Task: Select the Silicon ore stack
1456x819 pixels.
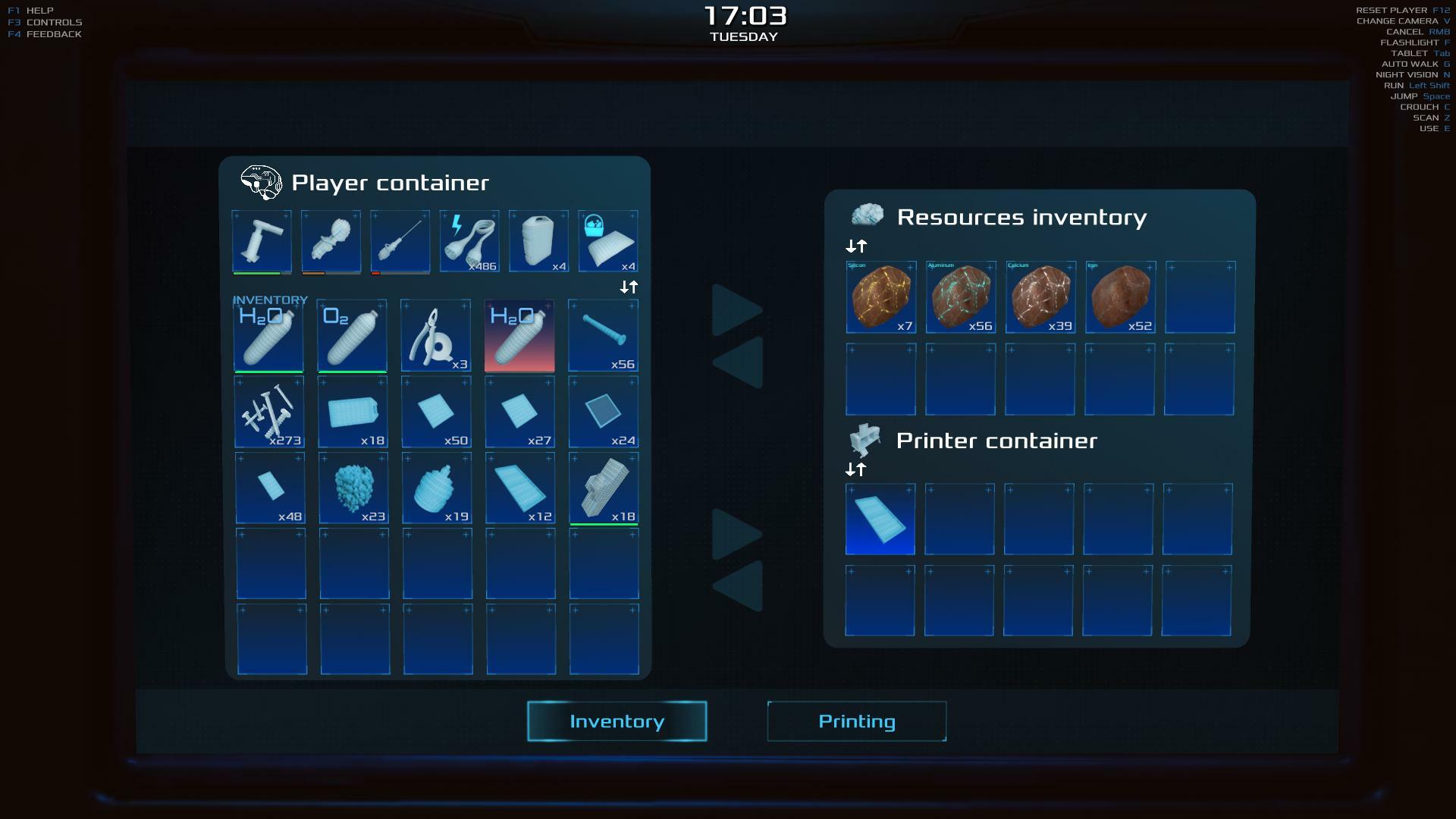Action: tap(880, 297)
